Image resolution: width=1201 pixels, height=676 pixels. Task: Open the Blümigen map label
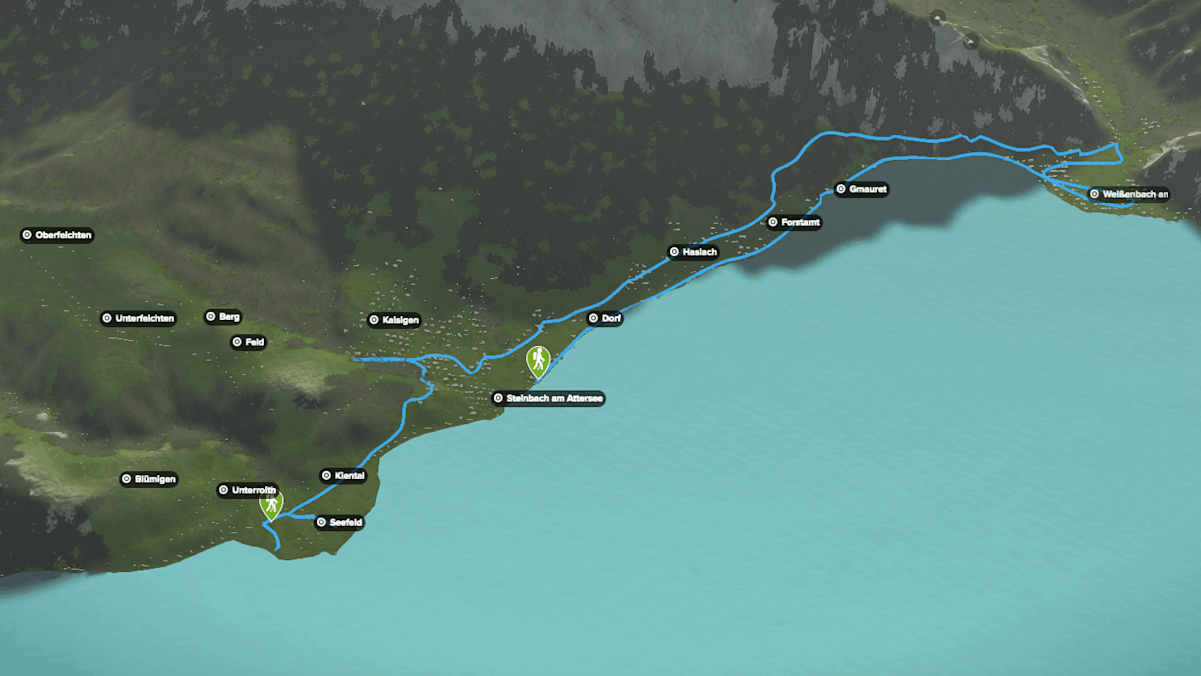(149, 479)
